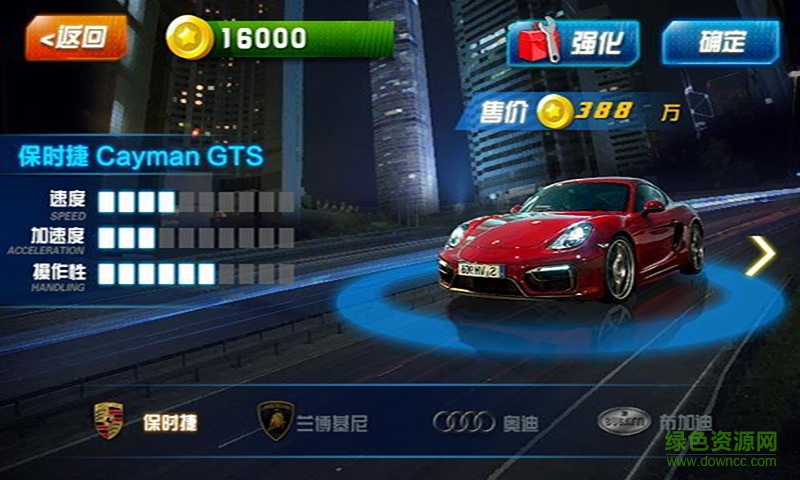Confirm selection with the 确定 button
This screenshot has width=800, height=480.
(719, 42)
